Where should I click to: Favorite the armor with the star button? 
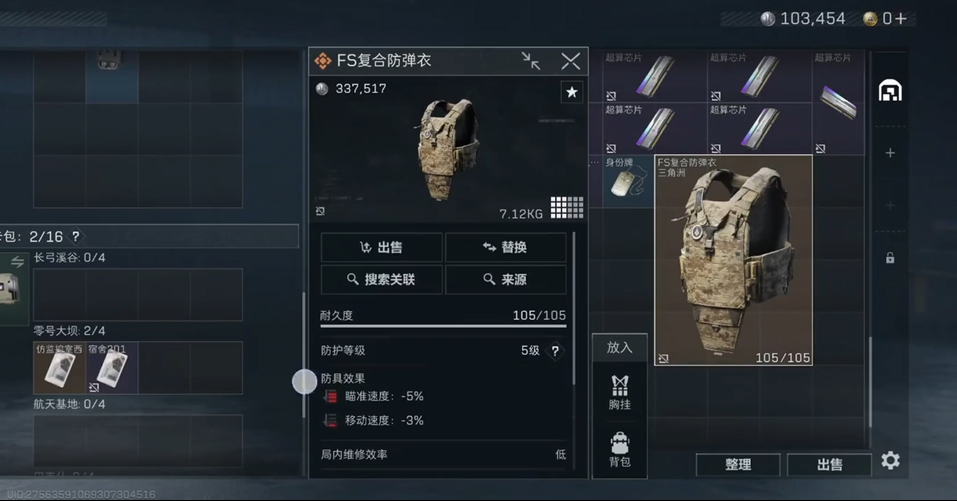tap(571, 92)
